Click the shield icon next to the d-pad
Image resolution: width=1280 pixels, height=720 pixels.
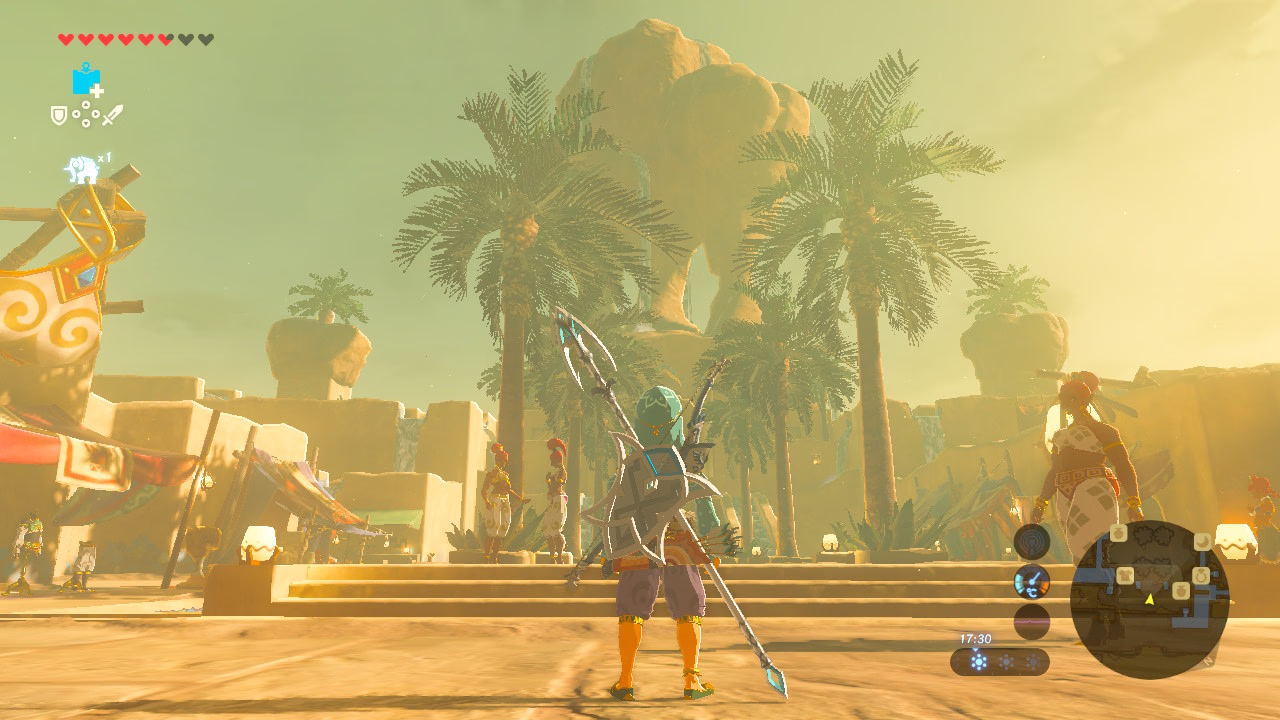click(x=59, y=115)
